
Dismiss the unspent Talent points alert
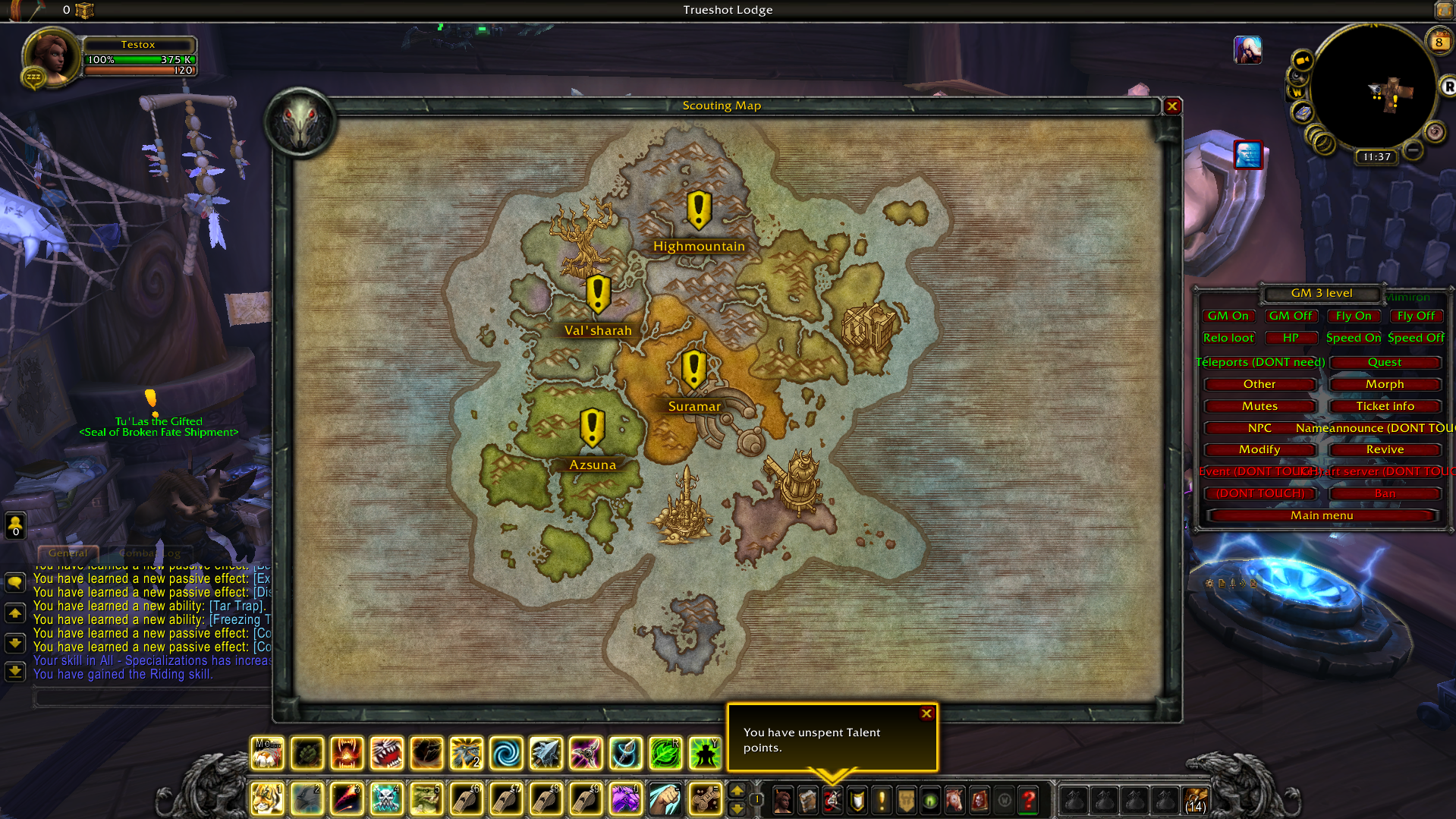pyautogui.click(x=926, y=713)
